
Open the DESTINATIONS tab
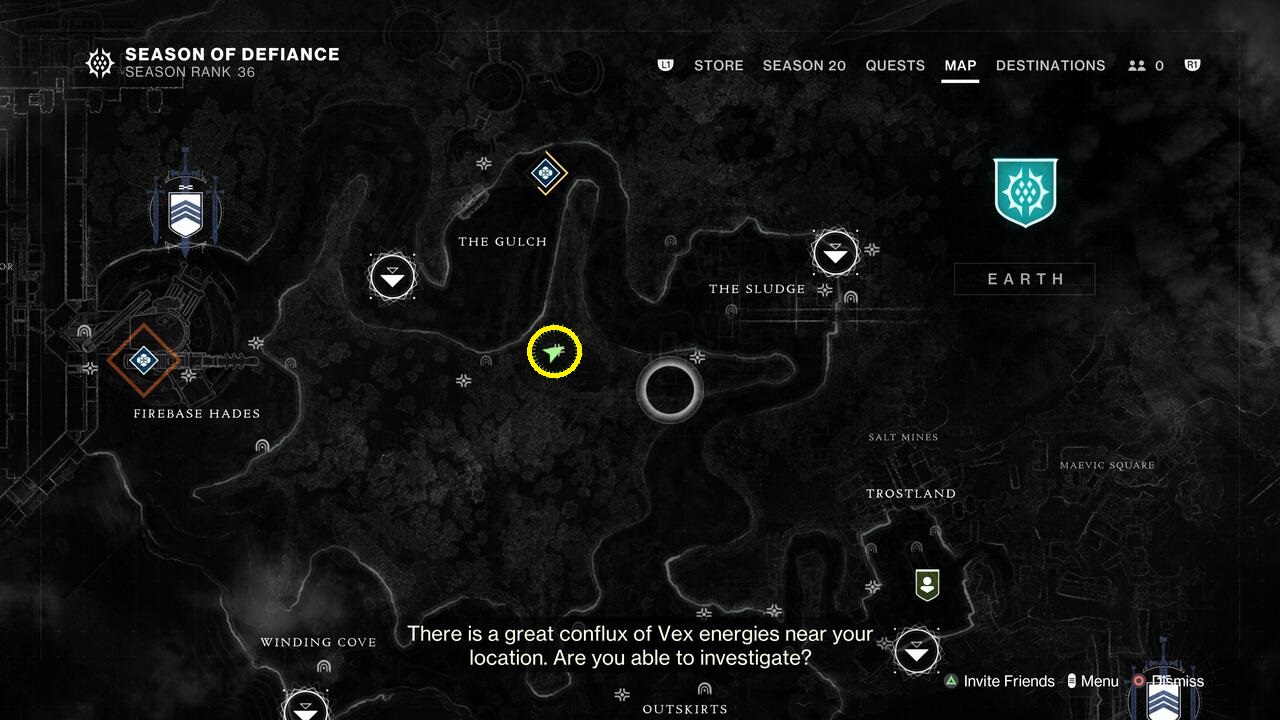[1051, 65]
